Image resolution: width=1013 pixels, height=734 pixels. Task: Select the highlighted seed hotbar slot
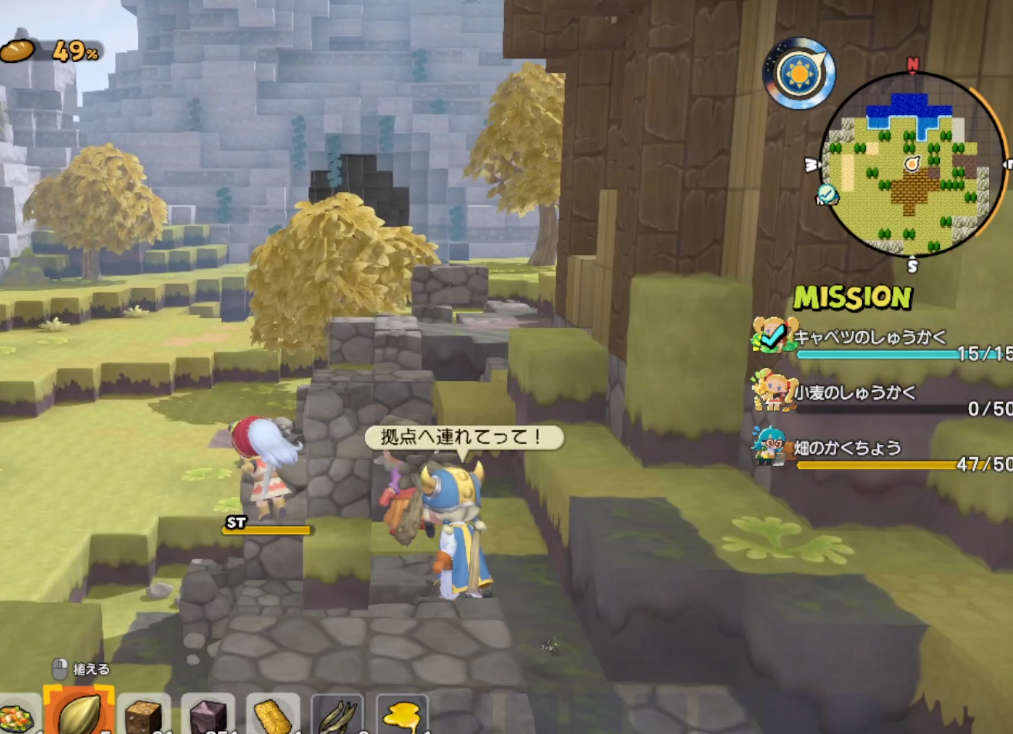78,713
